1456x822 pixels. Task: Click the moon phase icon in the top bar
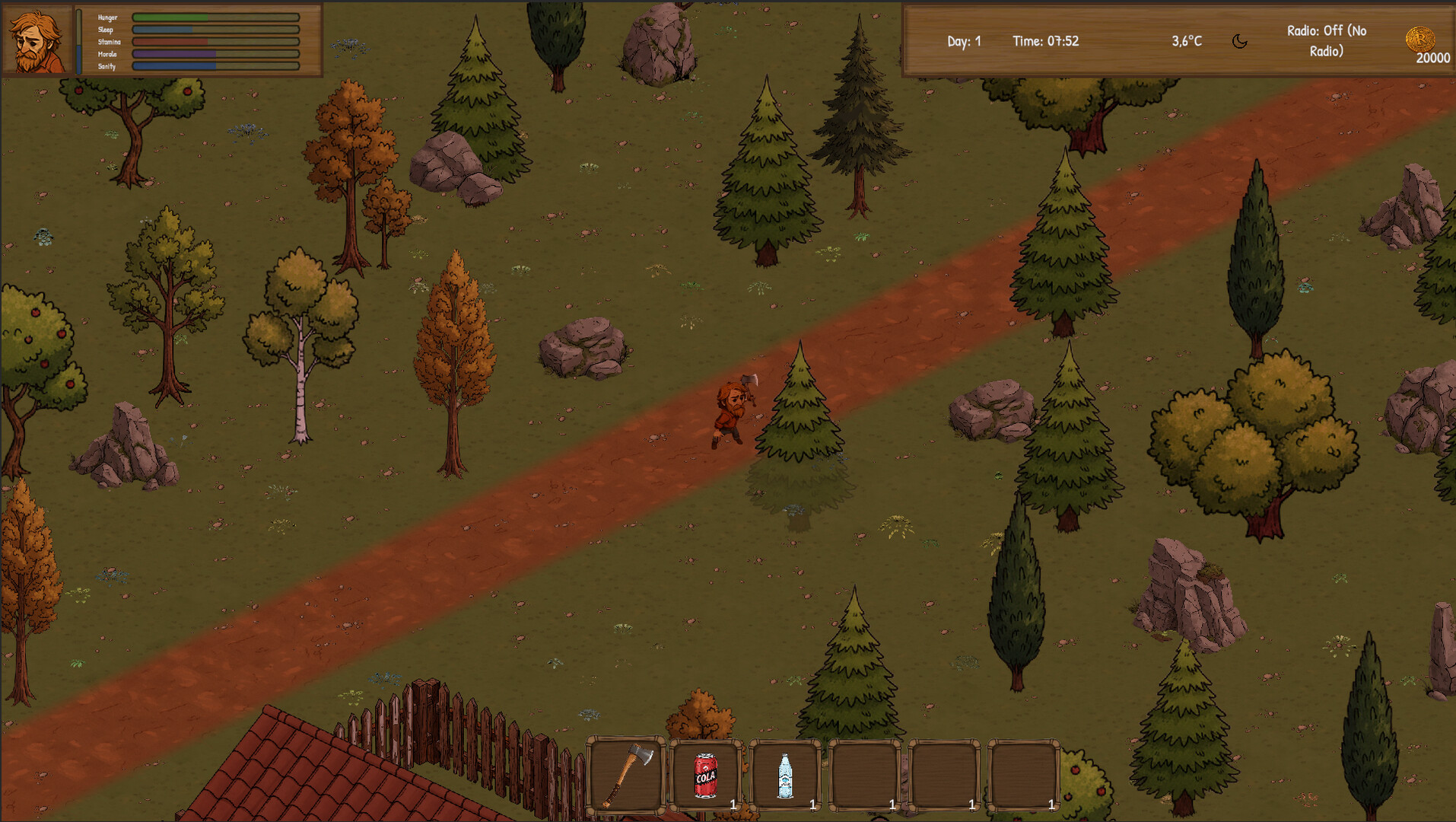click(x=1240, y=41)
